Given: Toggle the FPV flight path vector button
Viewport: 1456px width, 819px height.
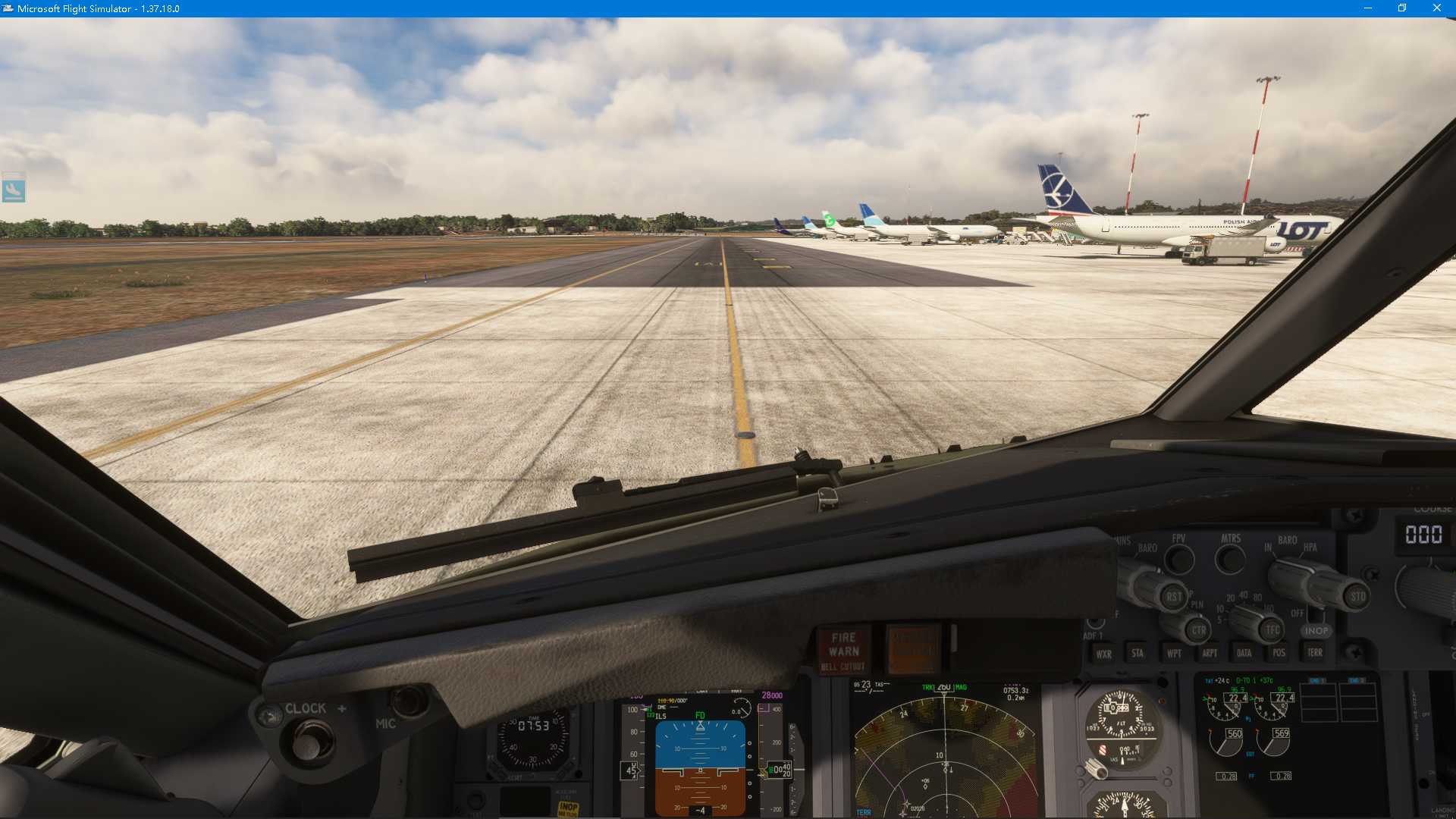Looking at the screenshot, I should [x=1178, y=560].
